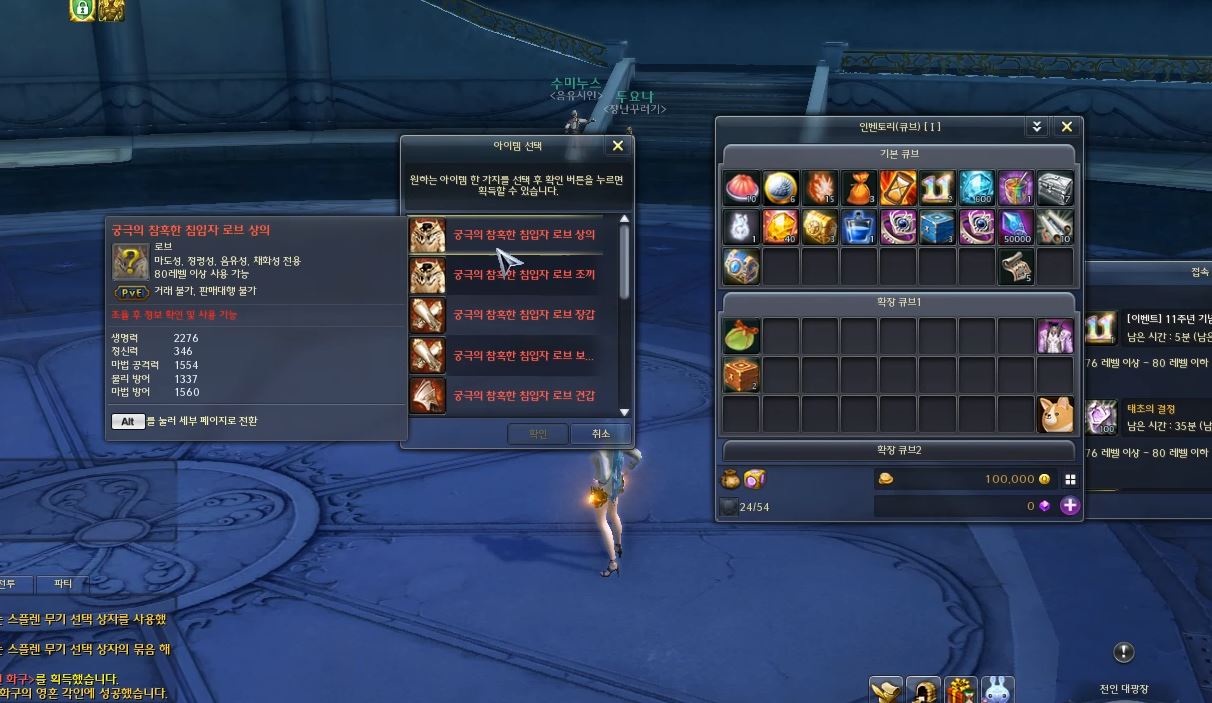Viewport: 1212px width, 703px height.
Task: Select the corgi dog item slot
Action: pyautogui.click(x=1055, y=415)
